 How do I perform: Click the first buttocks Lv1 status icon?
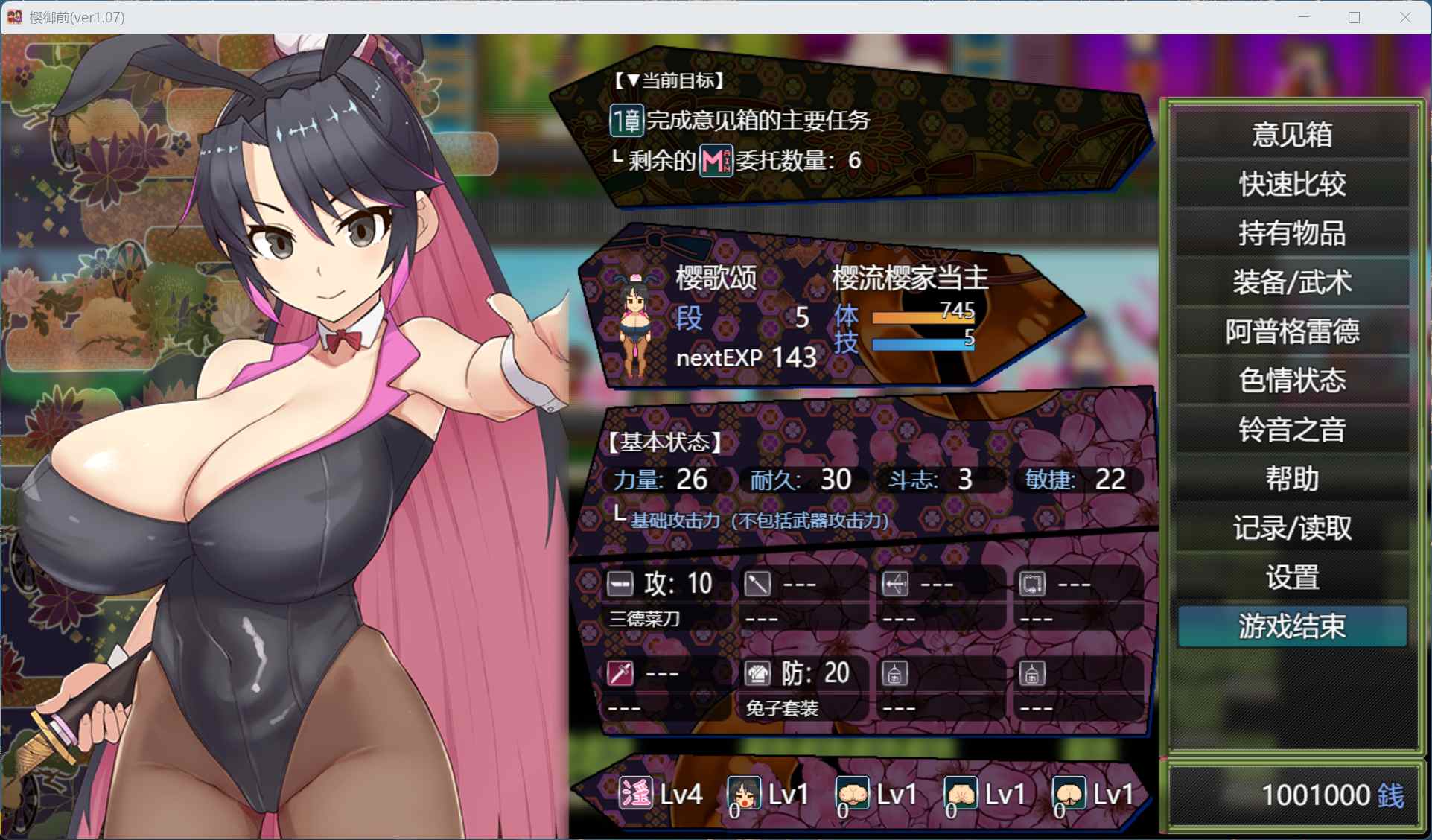click(851, 793)
